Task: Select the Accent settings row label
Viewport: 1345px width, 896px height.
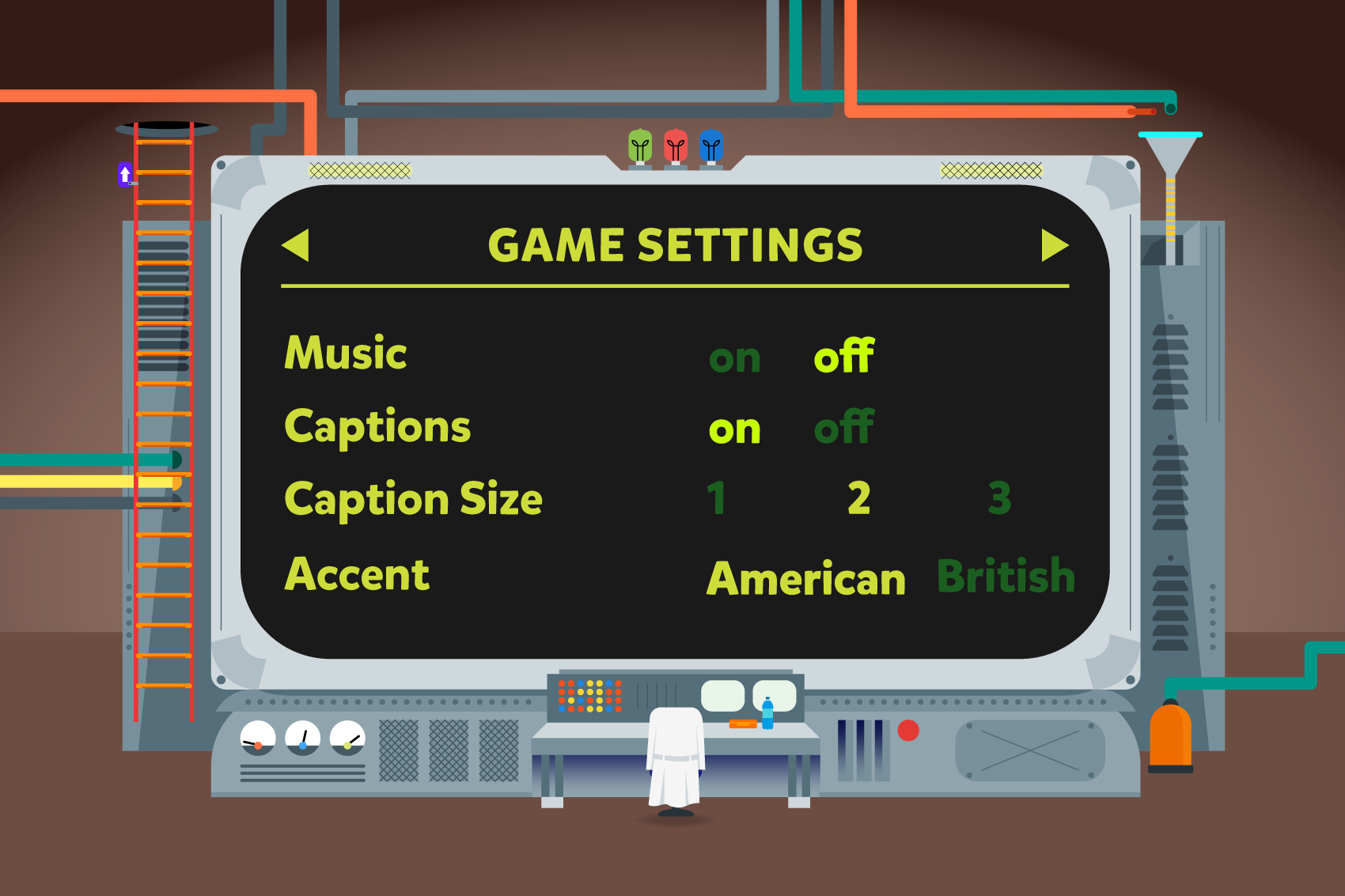Action: [355, 575]
